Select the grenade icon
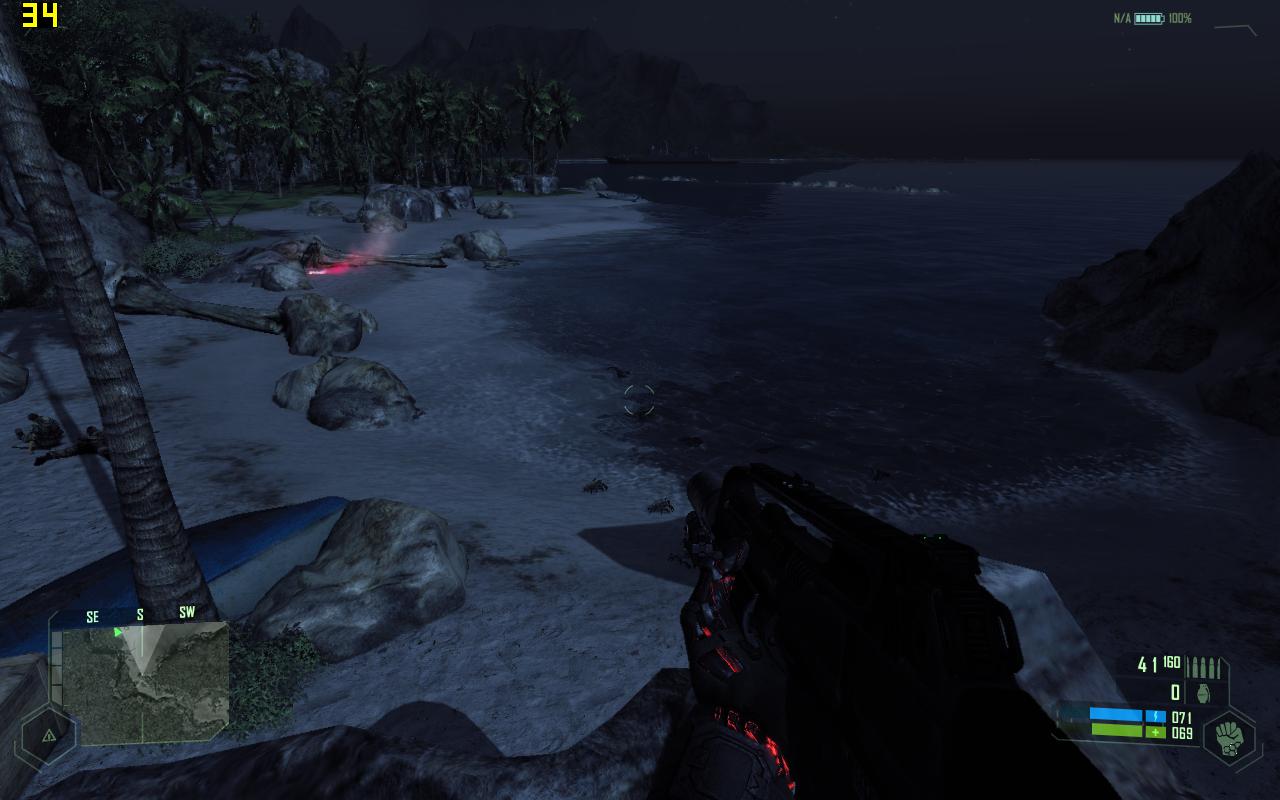This screenshot has width=1280, height=800. click(1203, 694)
